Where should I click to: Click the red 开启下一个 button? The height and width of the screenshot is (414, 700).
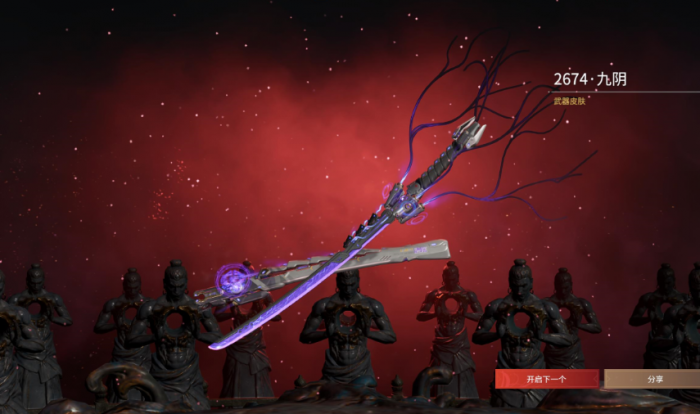click(x=547, y=379)
